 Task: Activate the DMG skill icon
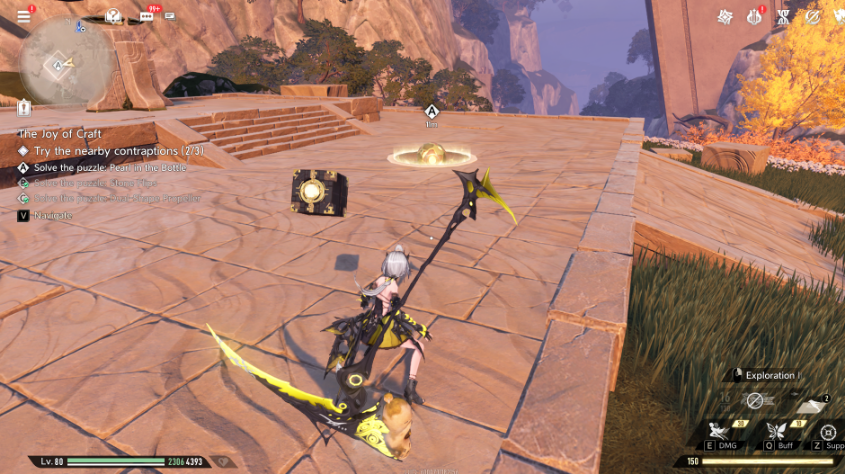click(x=716, y=431)
